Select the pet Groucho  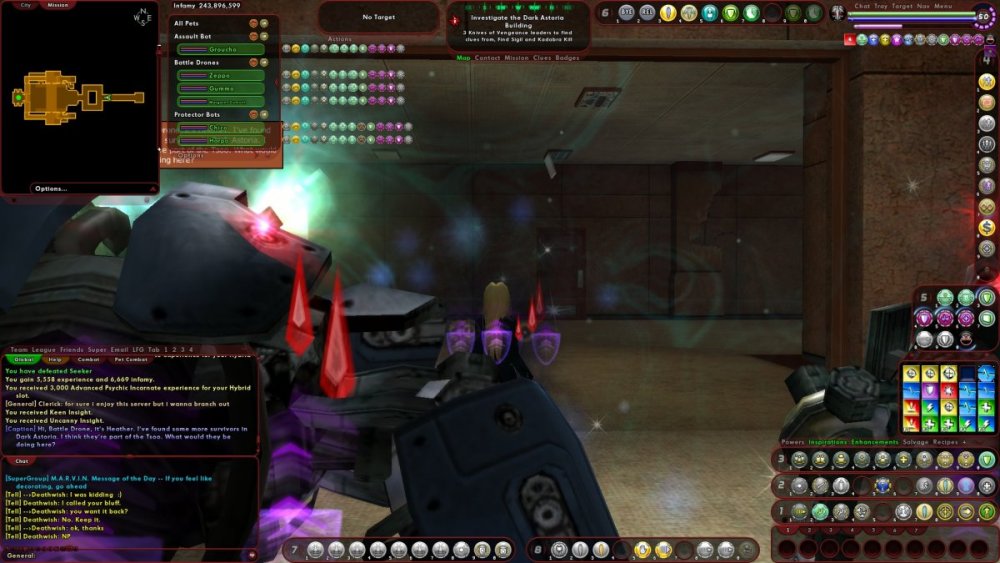point(221,49)
